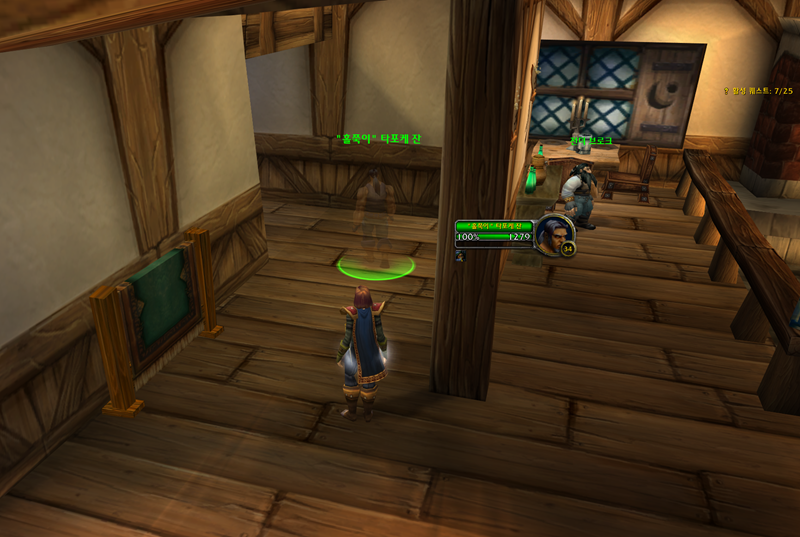The height and width of the screenshot is (537, 800).
Task: Click the buff icon under the target frame
Action: click(459, 255)
